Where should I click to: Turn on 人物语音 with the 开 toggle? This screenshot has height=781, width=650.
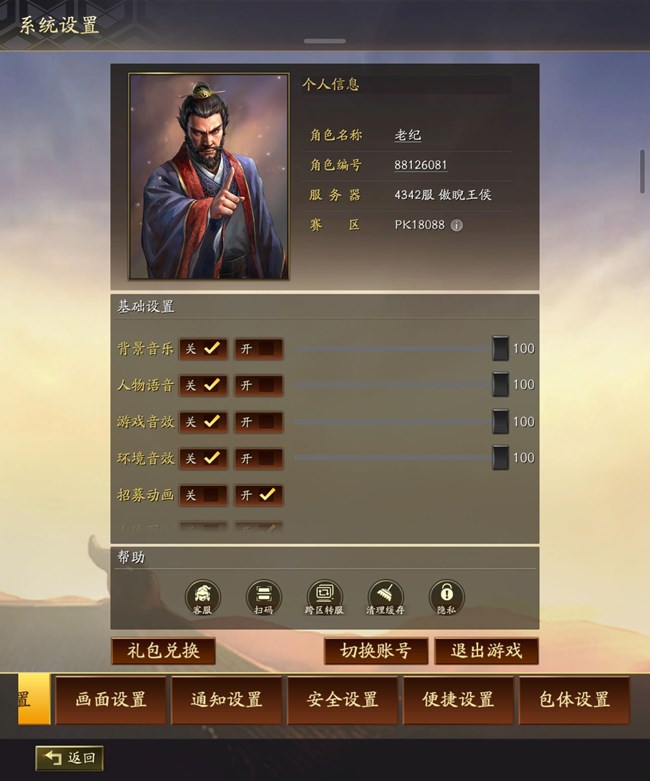pos(259,385)
